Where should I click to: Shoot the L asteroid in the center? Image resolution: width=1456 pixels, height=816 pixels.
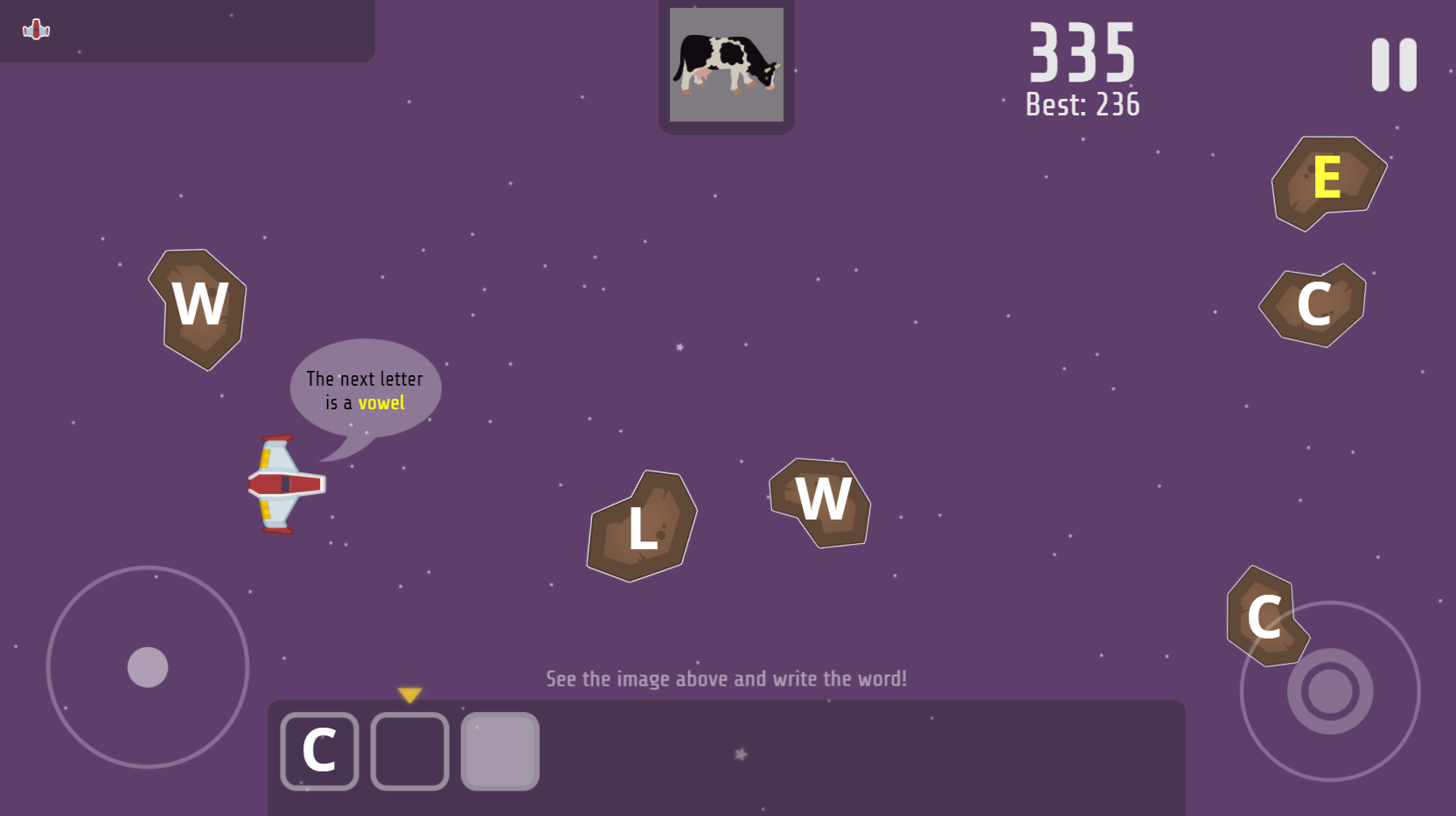641,526
